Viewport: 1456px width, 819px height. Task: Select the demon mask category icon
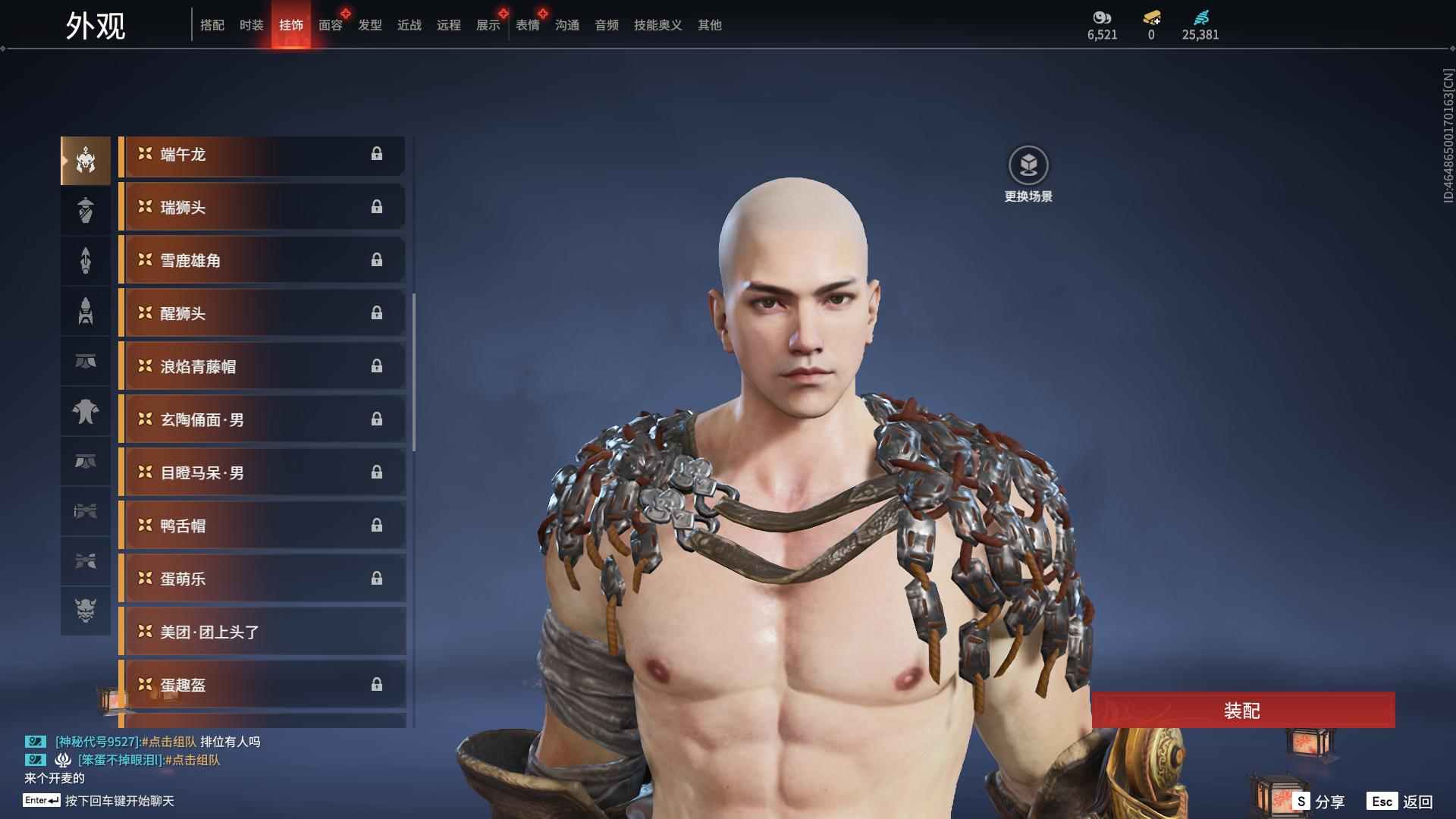(86, 610)
